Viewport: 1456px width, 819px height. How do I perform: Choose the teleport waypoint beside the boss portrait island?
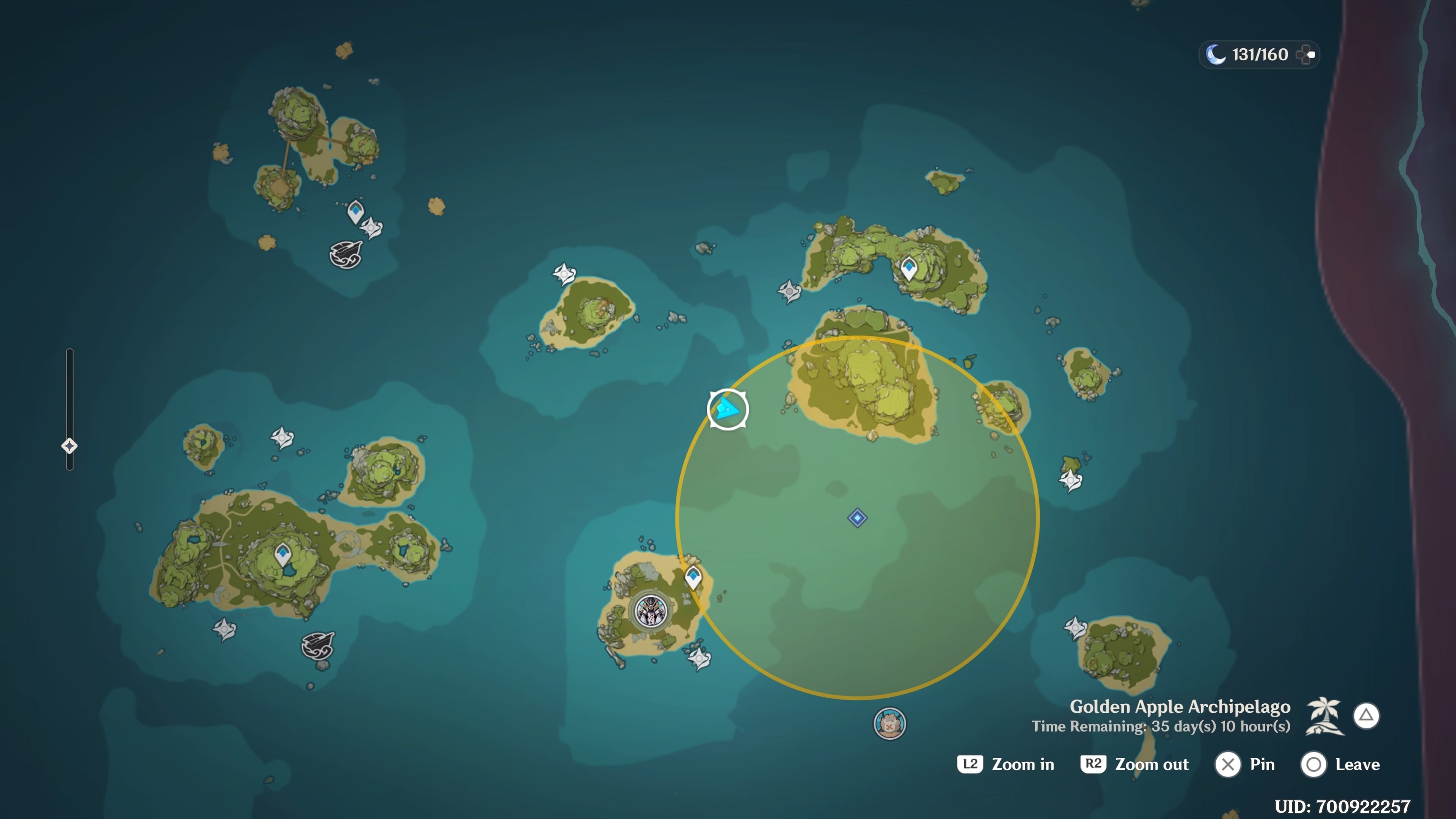click(x=693, y=577)
